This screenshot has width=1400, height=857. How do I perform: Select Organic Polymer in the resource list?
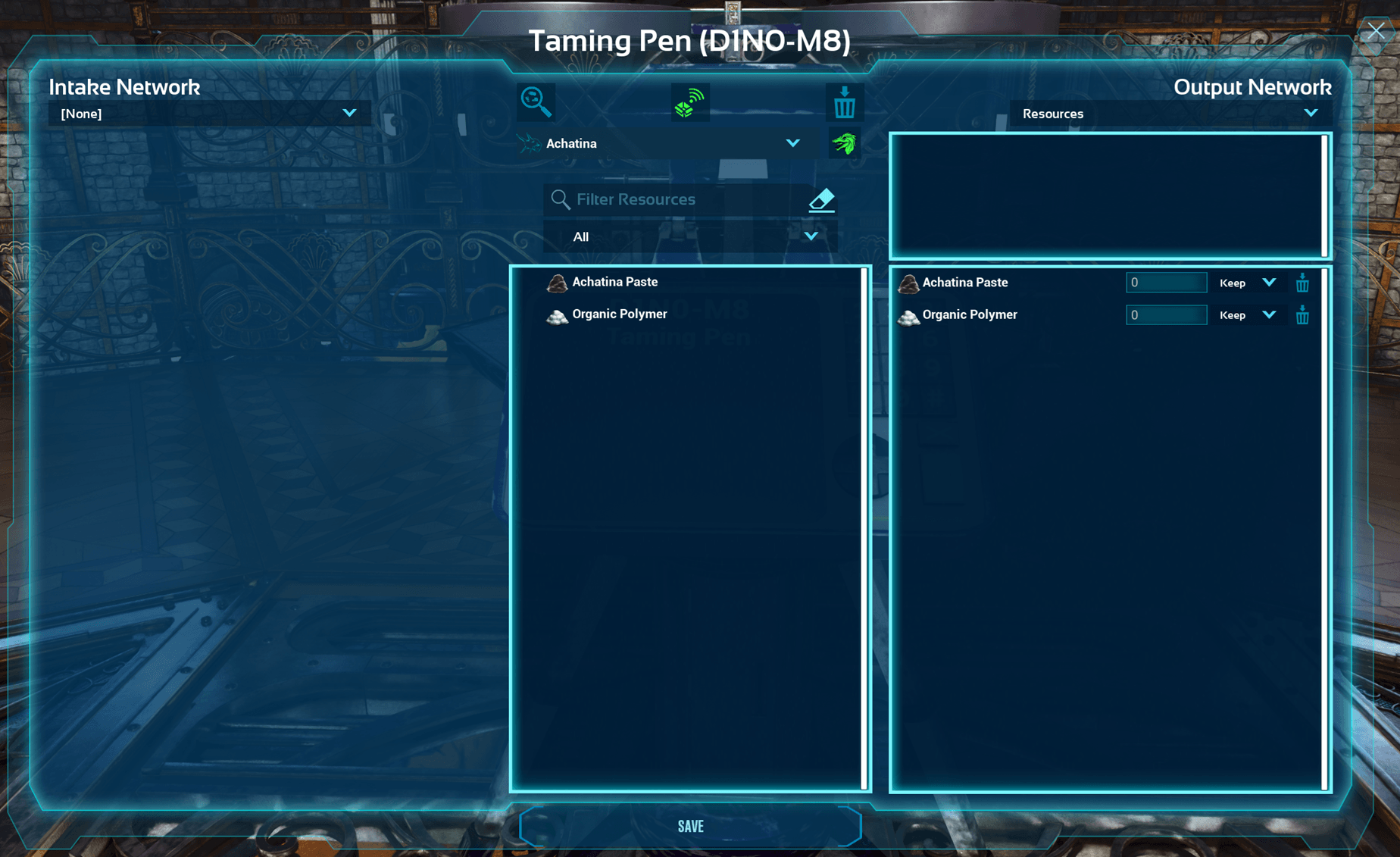(x=619, y=314)
